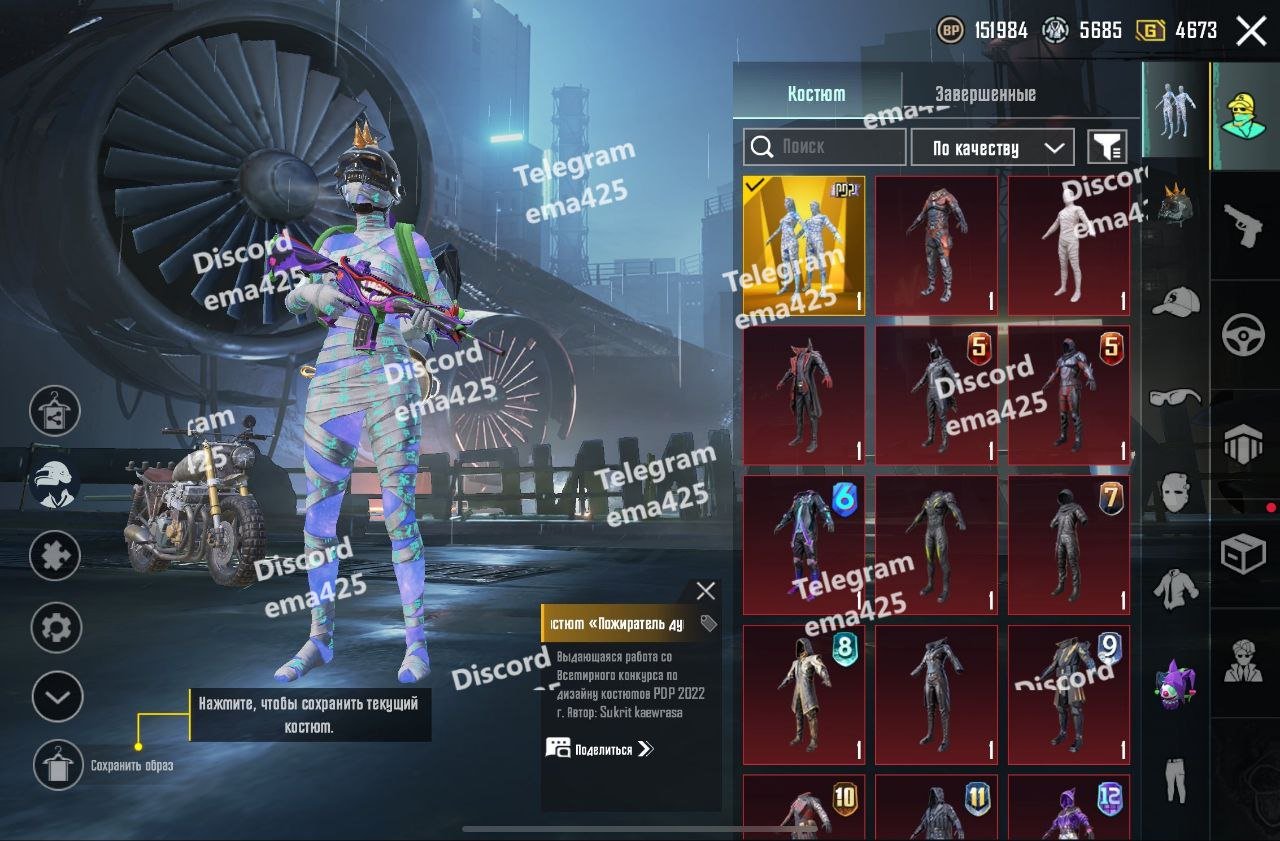
Task: Choose the plain white mummy suit tile
Action: click(x=1068, y=246)
